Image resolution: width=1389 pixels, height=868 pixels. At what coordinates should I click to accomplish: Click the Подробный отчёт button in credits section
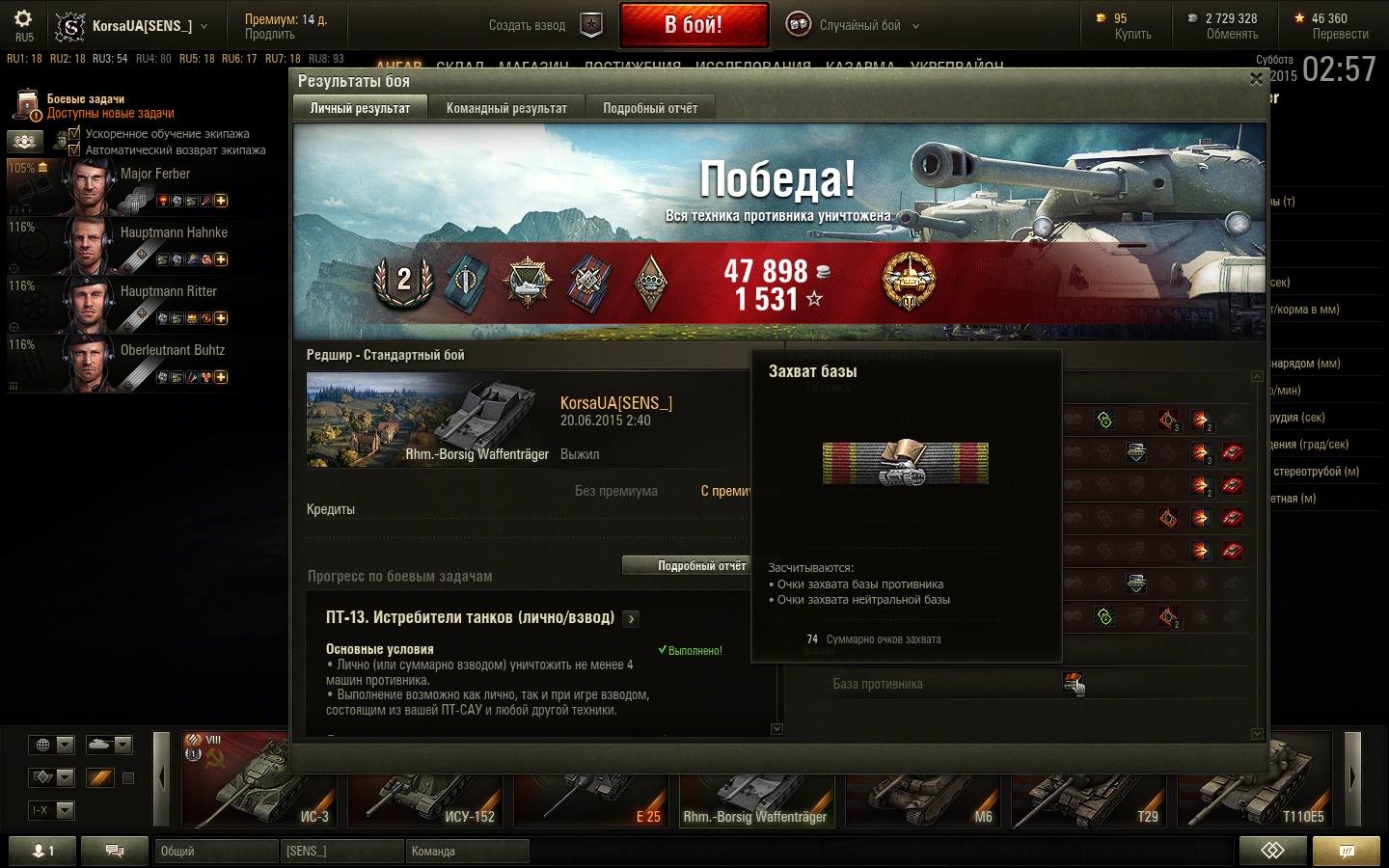point(700,566)
